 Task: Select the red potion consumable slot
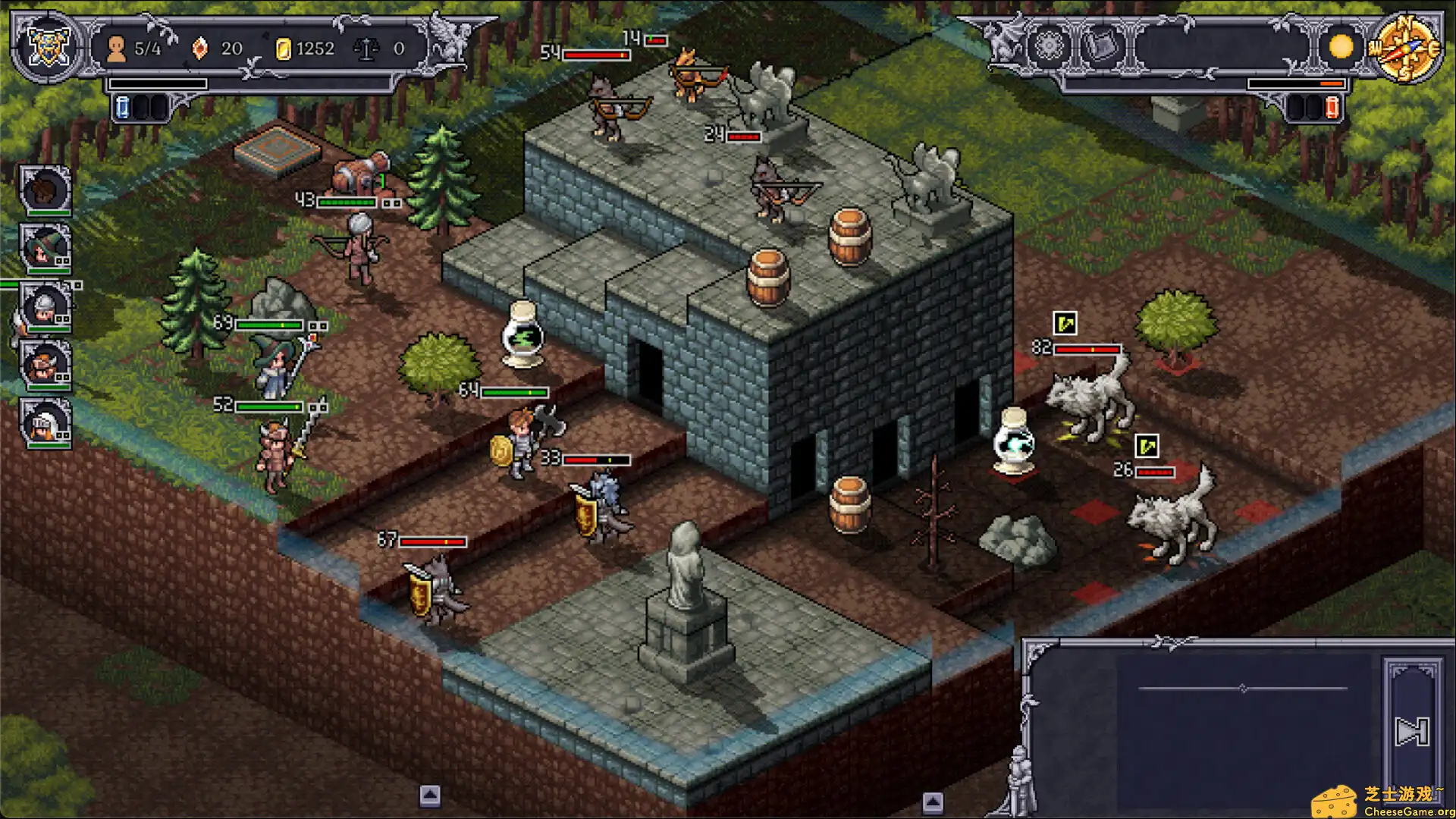1331,107
